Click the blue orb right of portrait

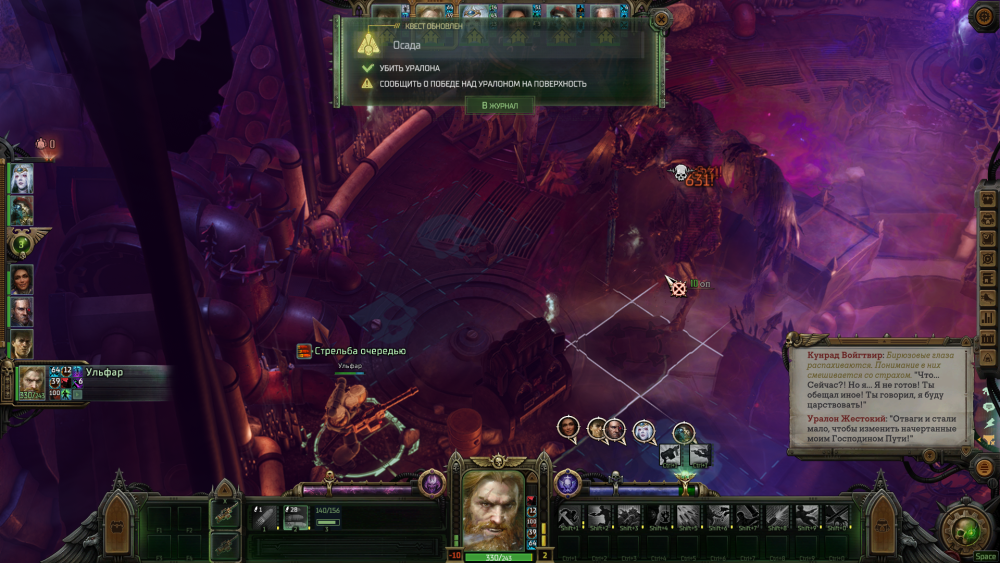click(x=567, y=482)
